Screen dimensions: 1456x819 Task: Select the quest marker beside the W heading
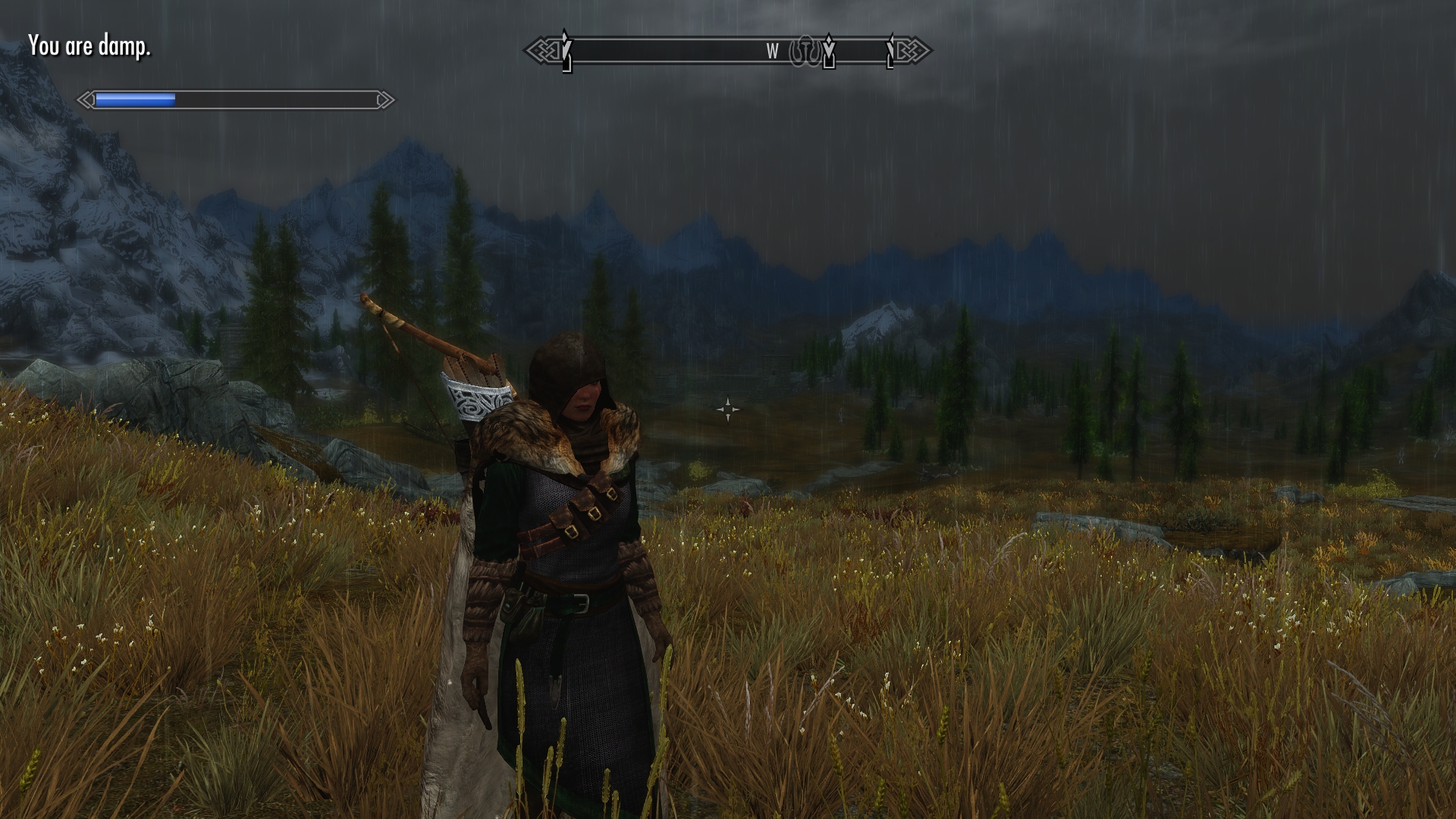(x=829, y=51)
